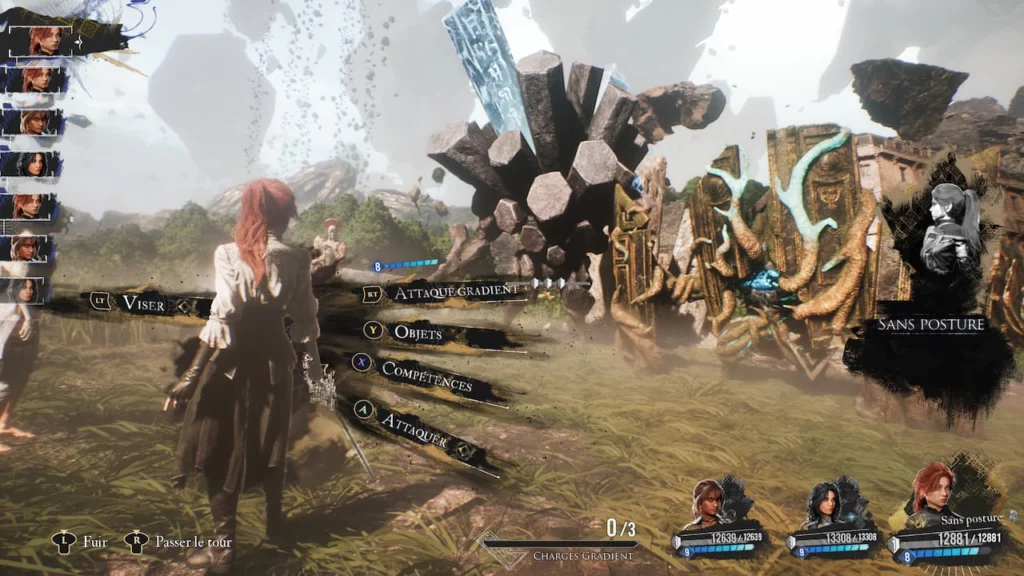
Task: Select the Viser aim command
Action: 143,302
